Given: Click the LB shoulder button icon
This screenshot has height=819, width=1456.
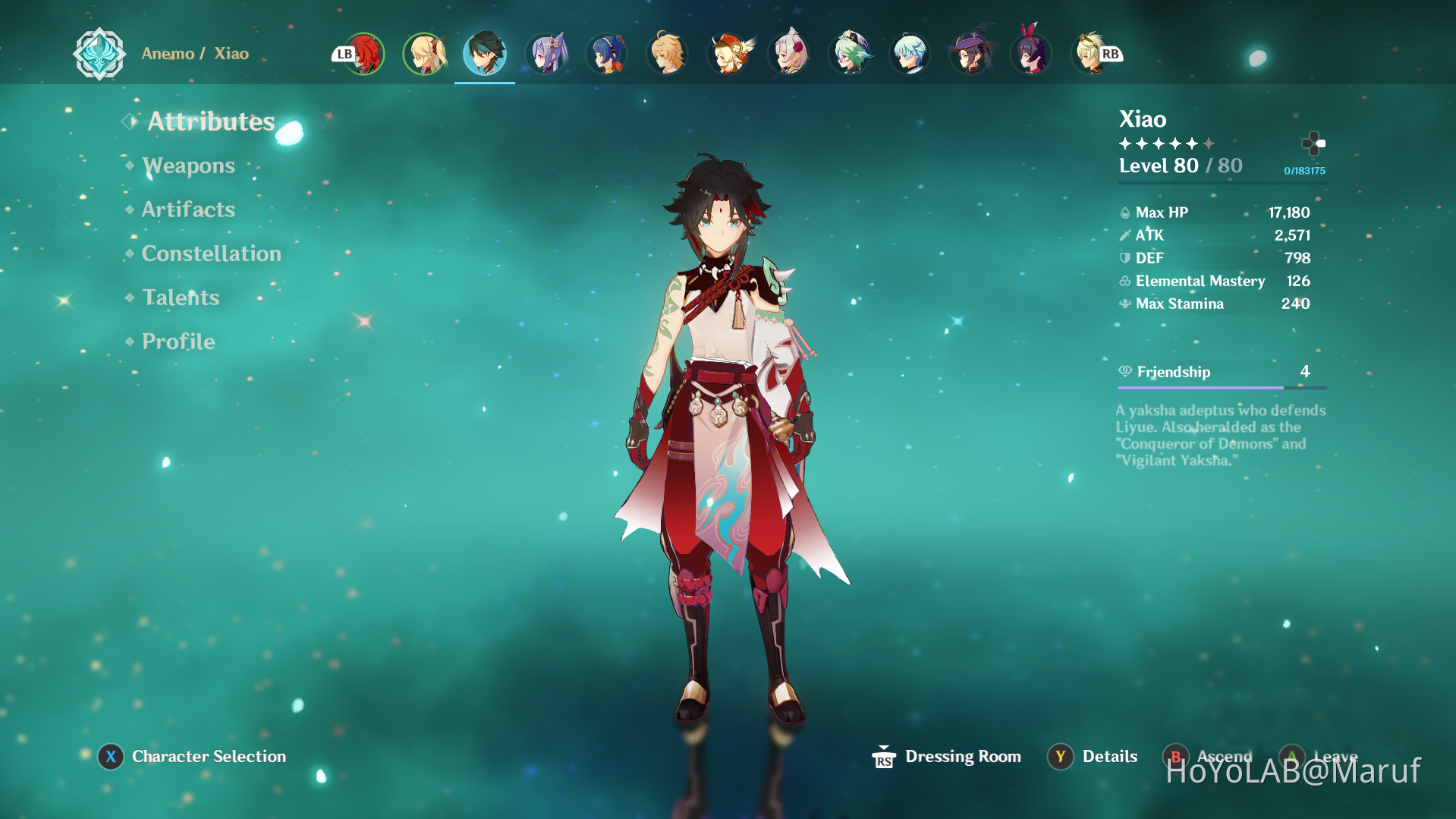Looking at the screenshot, I should tap(342, 53).
